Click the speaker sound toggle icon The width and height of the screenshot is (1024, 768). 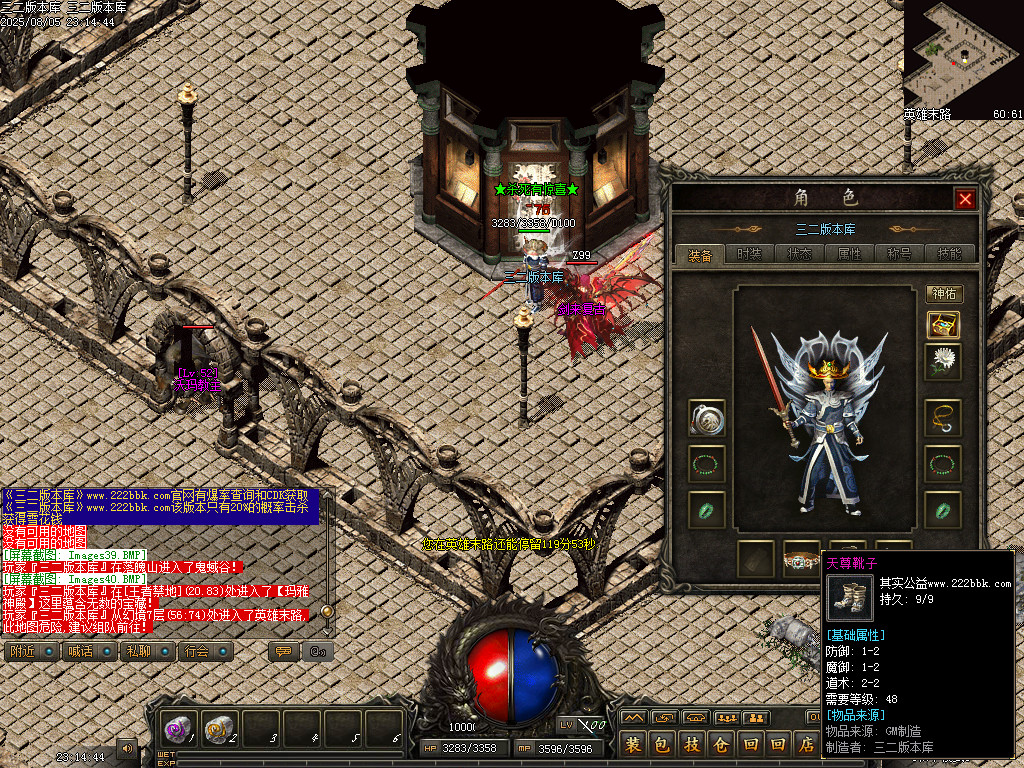[127, 747]
